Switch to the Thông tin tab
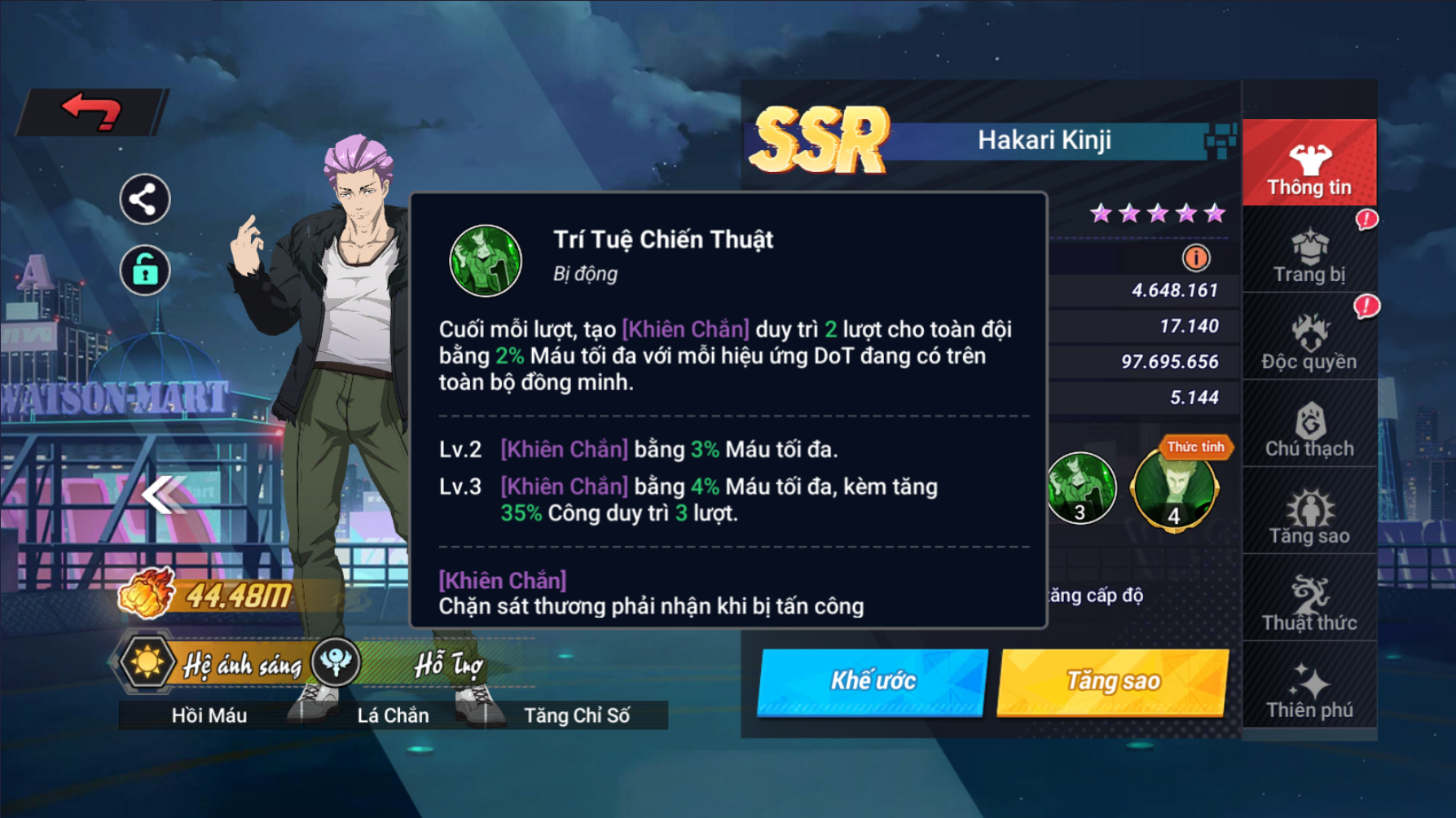The height and width of the screenshot is (818, 1456). click(1309, 165)
